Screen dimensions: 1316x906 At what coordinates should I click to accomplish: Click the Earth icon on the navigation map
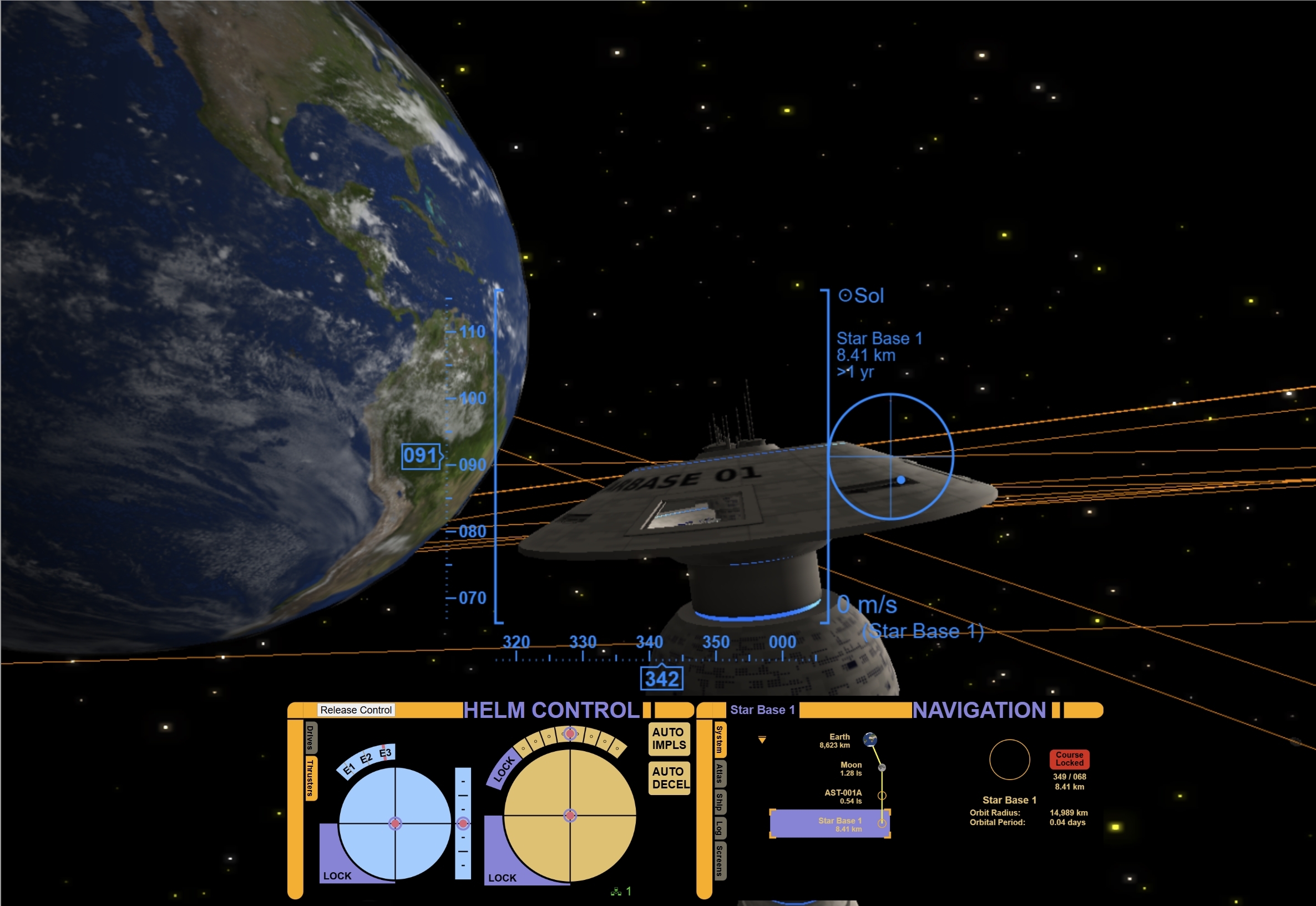tap(870, 740)
